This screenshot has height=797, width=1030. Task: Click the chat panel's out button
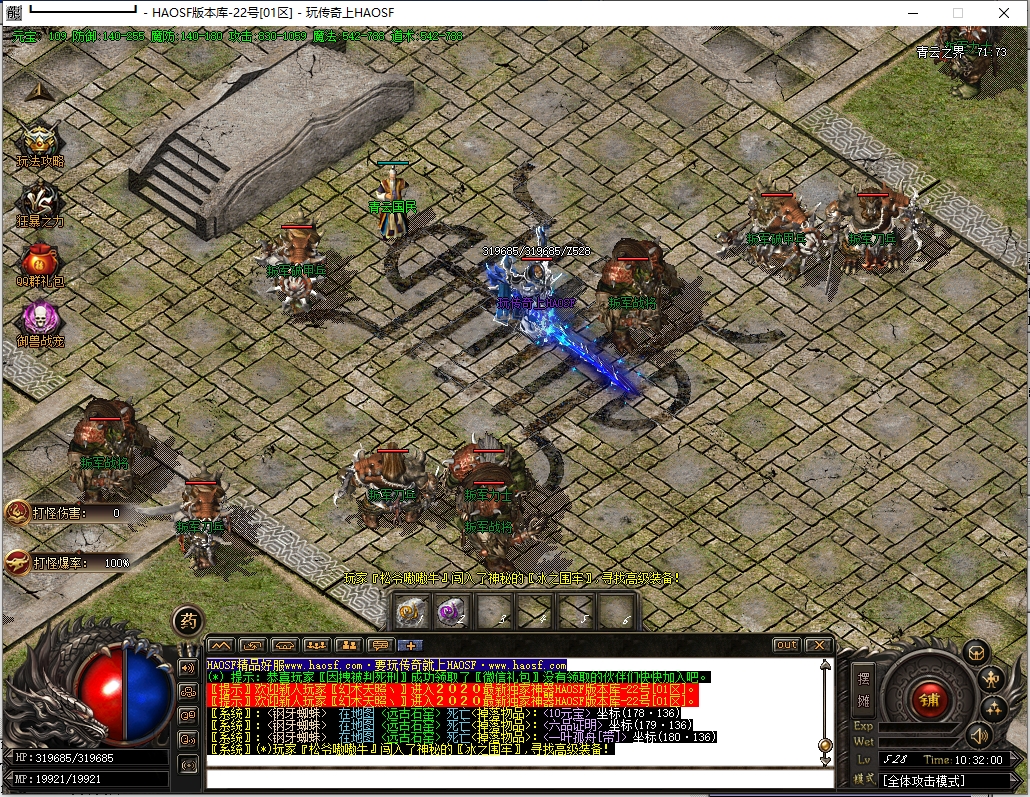click(787, 645)
